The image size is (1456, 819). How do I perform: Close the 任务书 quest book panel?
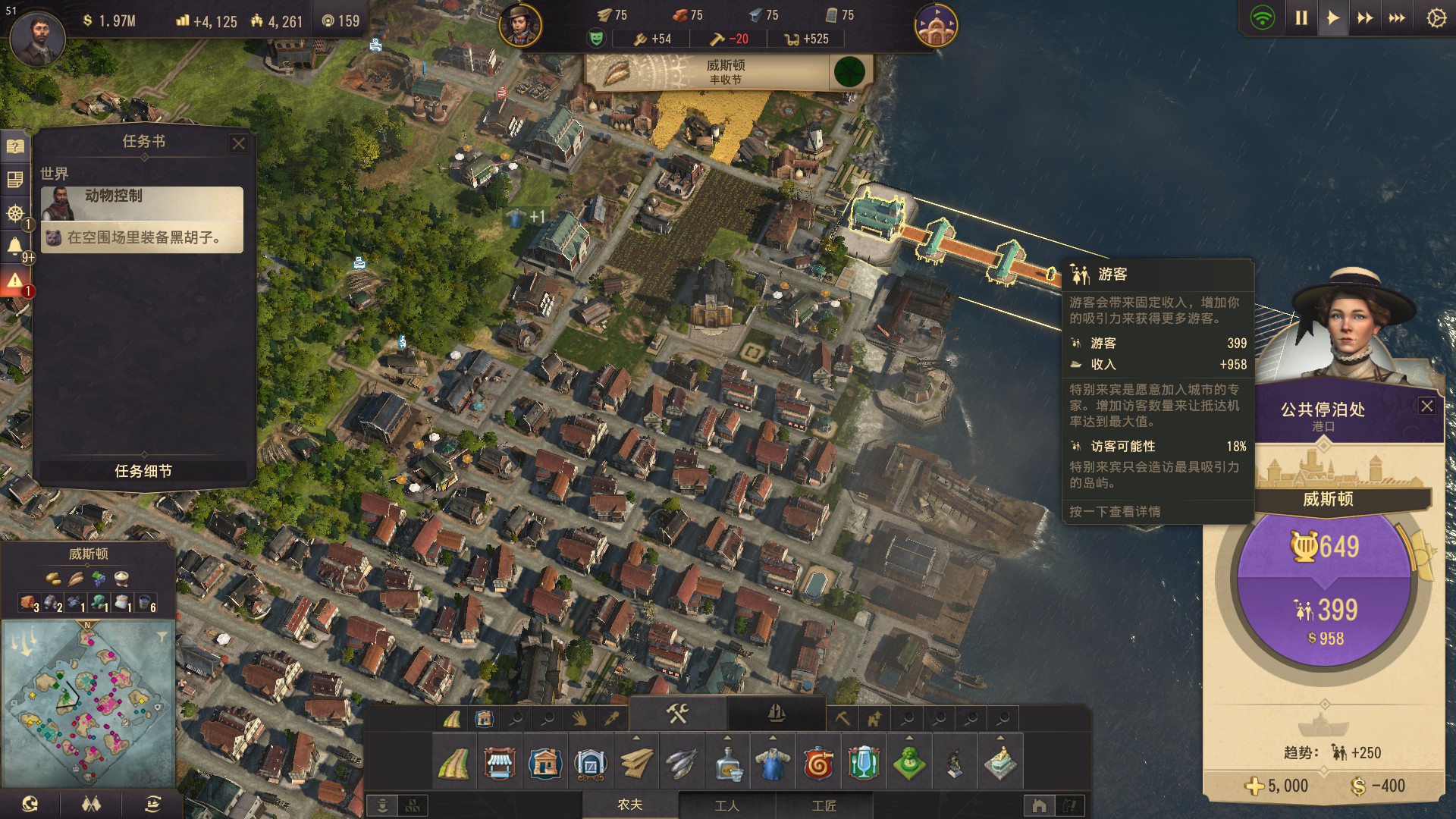click(239, 143)
